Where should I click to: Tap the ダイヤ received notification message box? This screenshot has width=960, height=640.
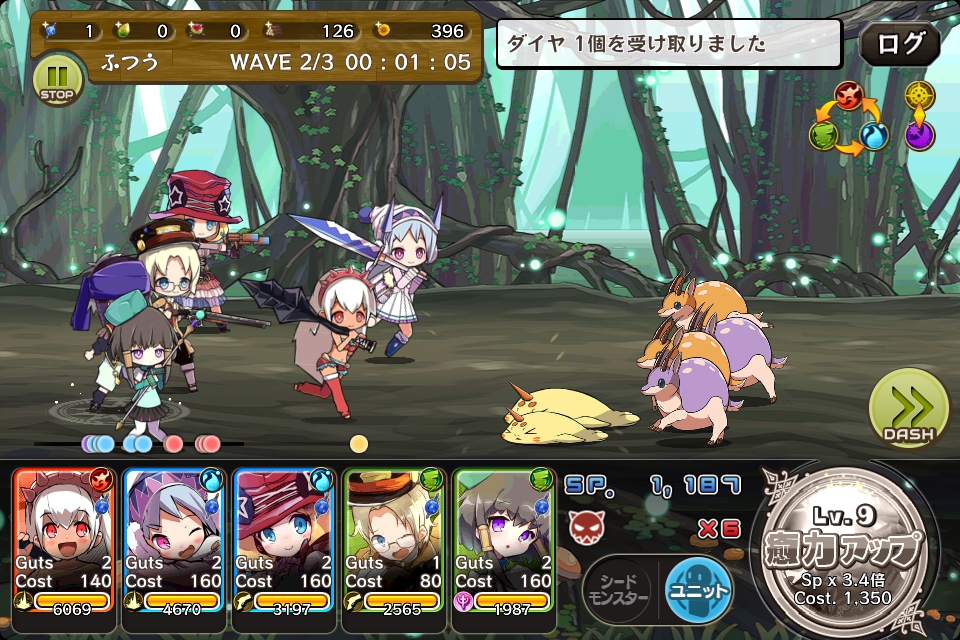[669, 44]
